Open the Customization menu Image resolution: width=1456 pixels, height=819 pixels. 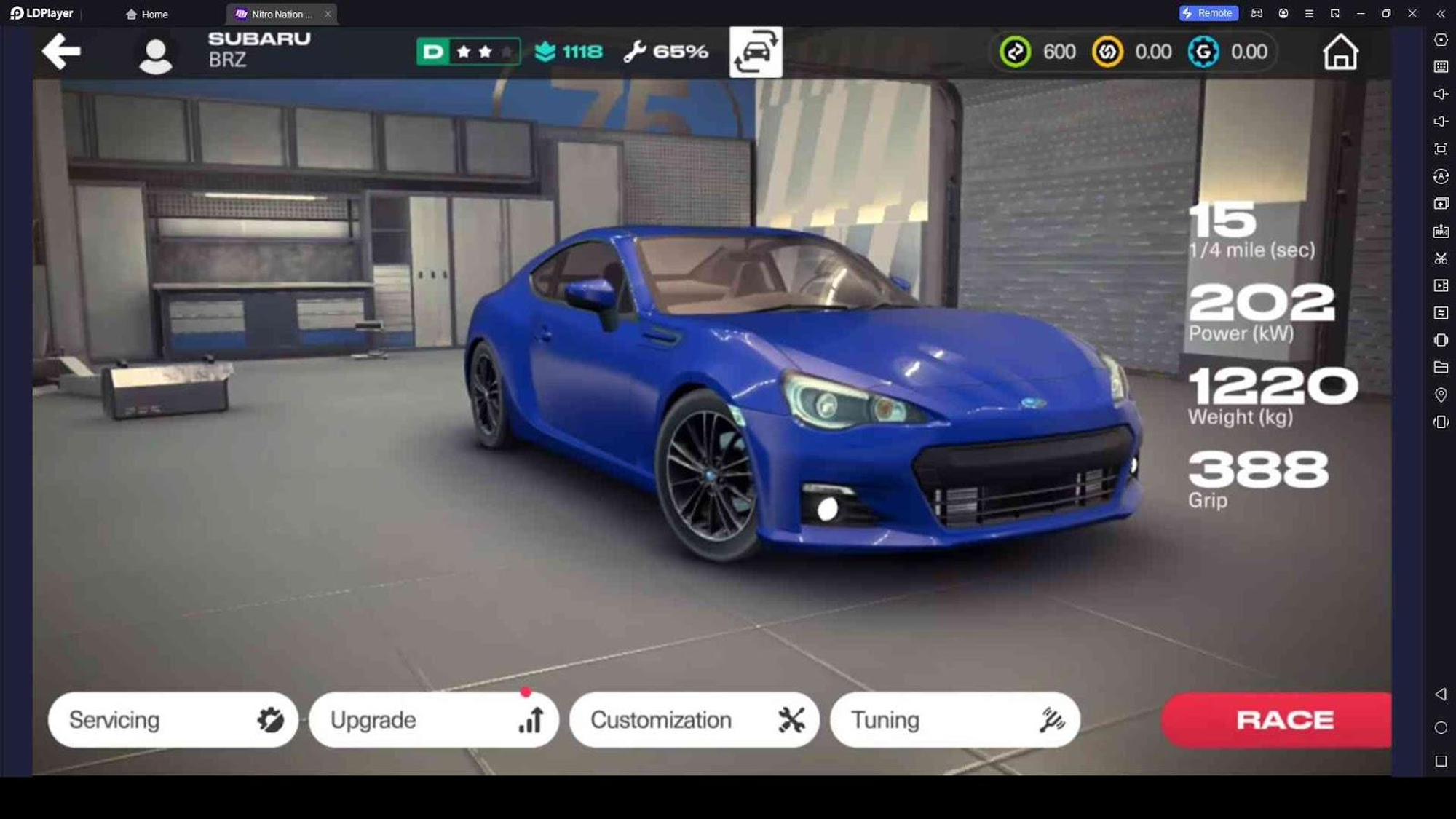695,720
